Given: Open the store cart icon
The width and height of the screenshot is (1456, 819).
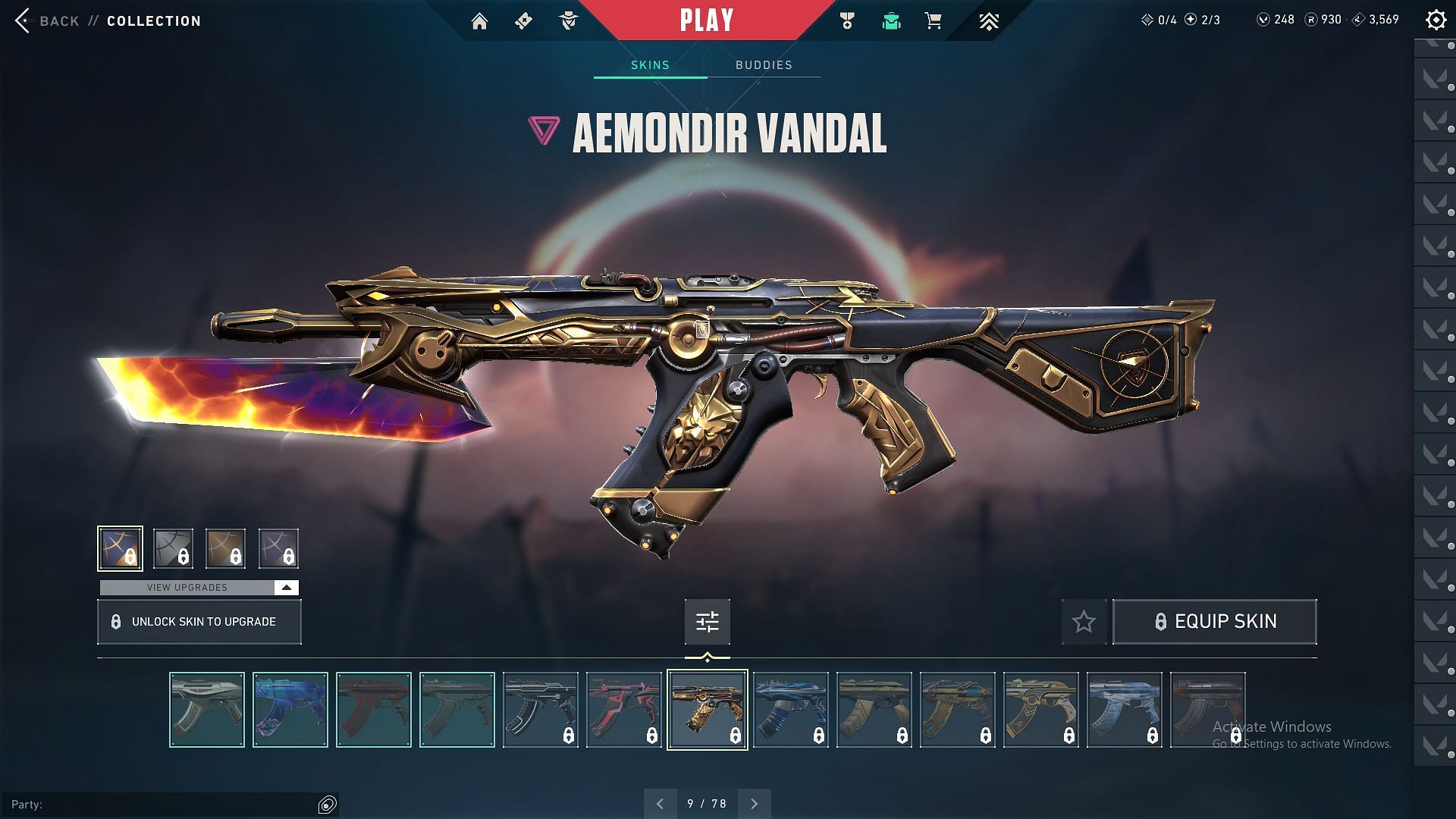Looking at the screenshot, I should click(x=934, y=21).
